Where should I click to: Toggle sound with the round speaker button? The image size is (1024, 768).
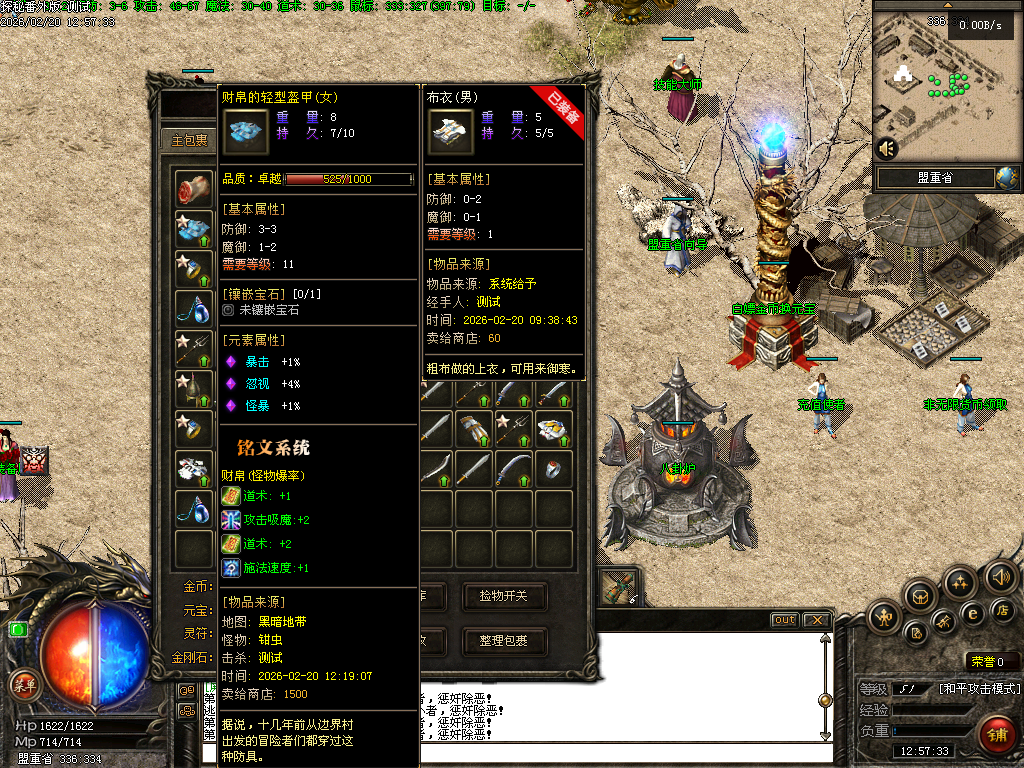point(1000,577)
